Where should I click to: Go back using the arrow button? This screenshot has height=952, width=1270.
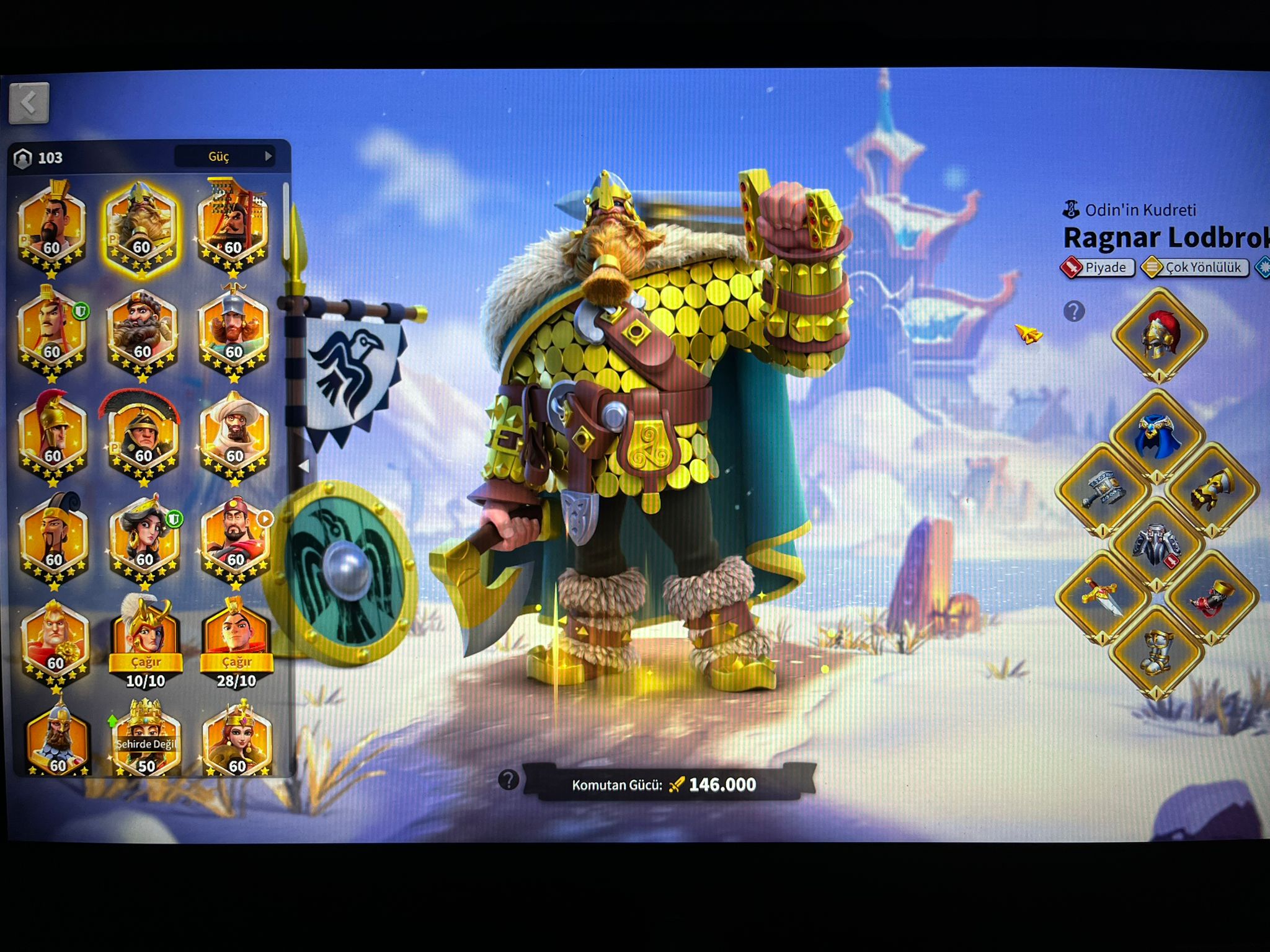29,103
